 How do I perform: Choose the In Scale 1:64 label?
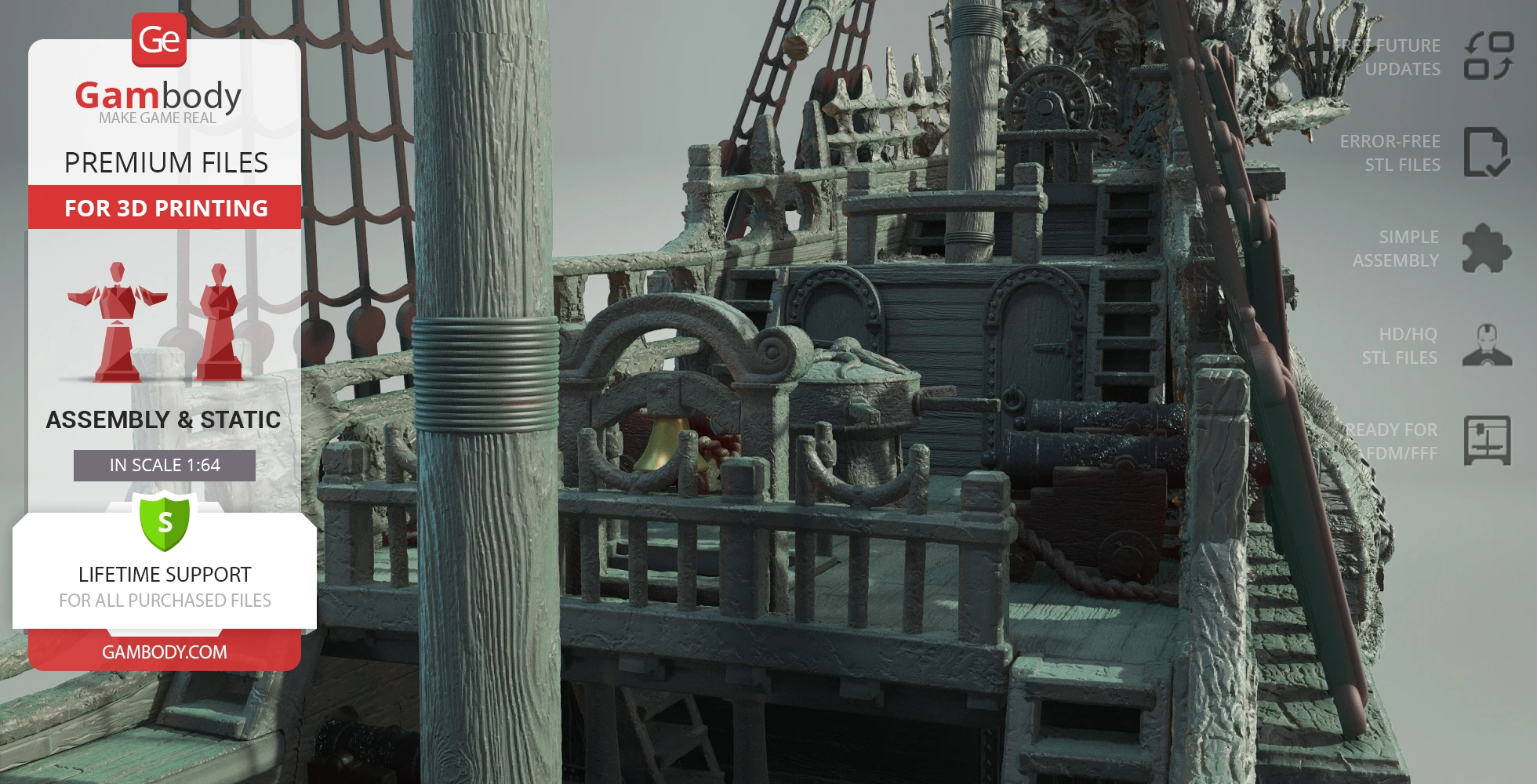[165, 466]
